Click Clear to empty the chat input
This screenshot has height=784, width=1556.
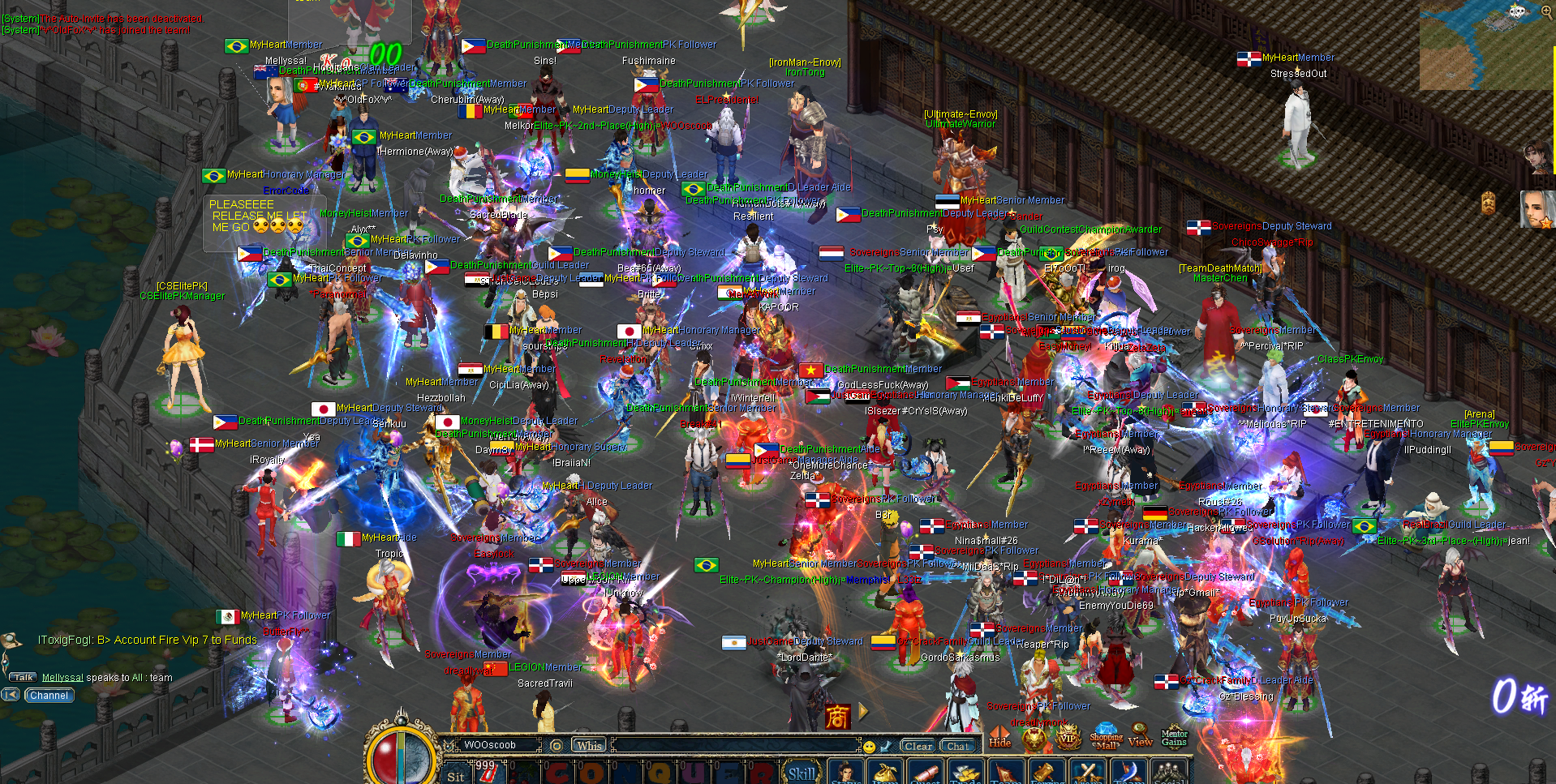(x=918, y=746)
